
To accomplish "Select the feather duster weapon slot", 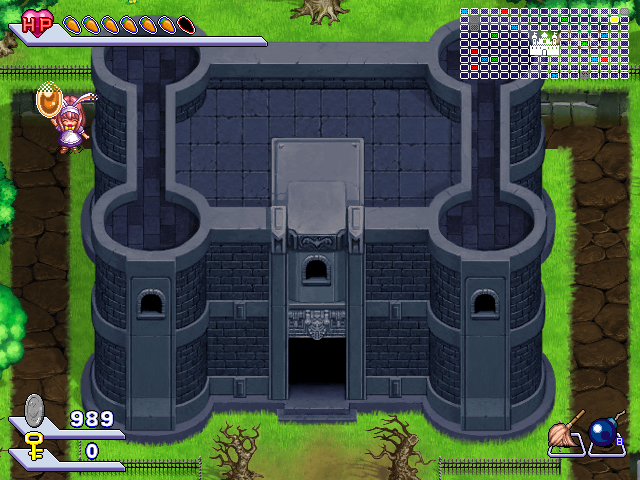I will pyautogui.click(x=567, y=433).
